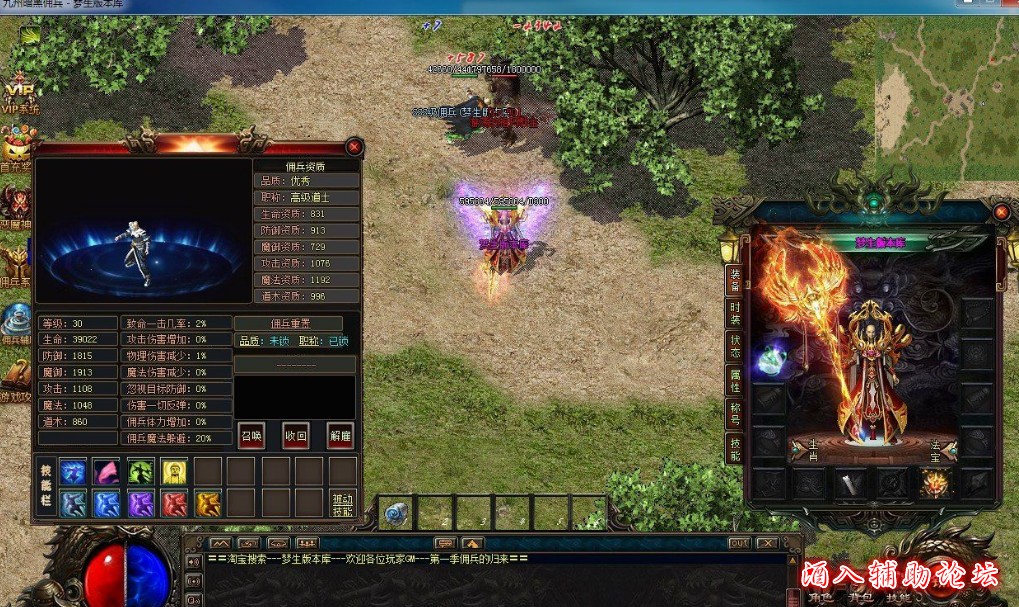The height and width of the screenshot is (607, 1019).
Task: Open the 状态 status tab
Action: pyautogui.click(x=735, y=347)
